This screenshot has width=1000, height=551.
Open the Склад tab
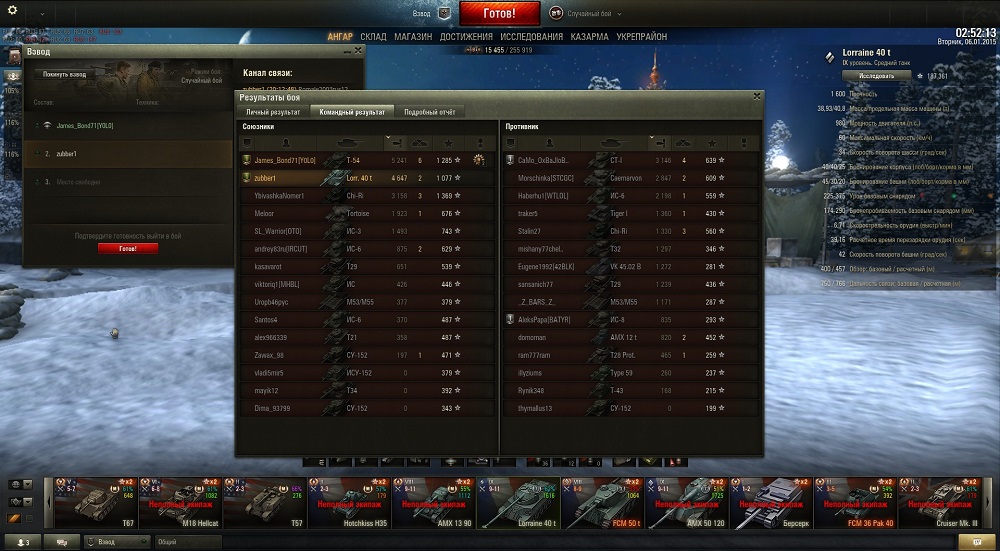[373, 37]
